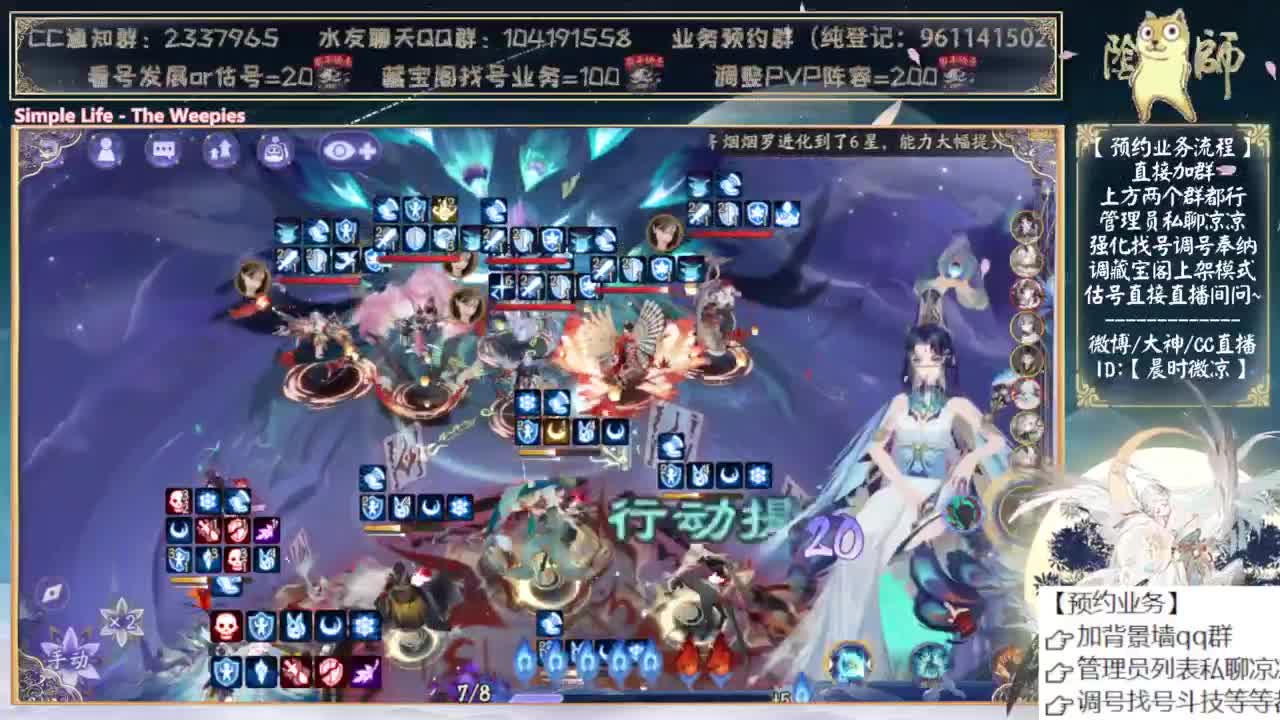Open the player profile icon
Viewport: 1280px width, 720px height.
coord(107,150)
